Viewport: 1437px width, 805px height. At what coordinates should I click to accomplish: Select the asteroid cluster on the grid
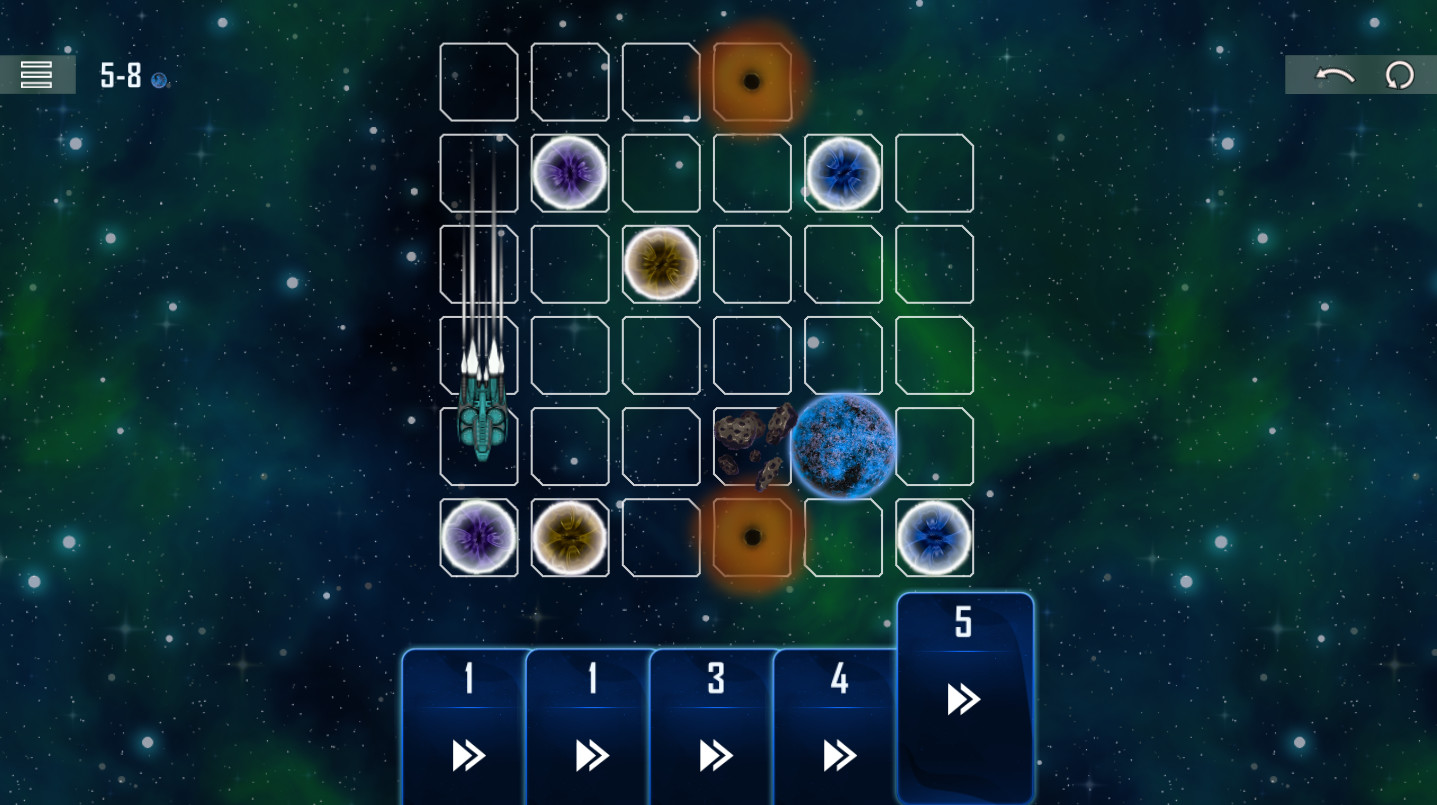pos(748,445)
